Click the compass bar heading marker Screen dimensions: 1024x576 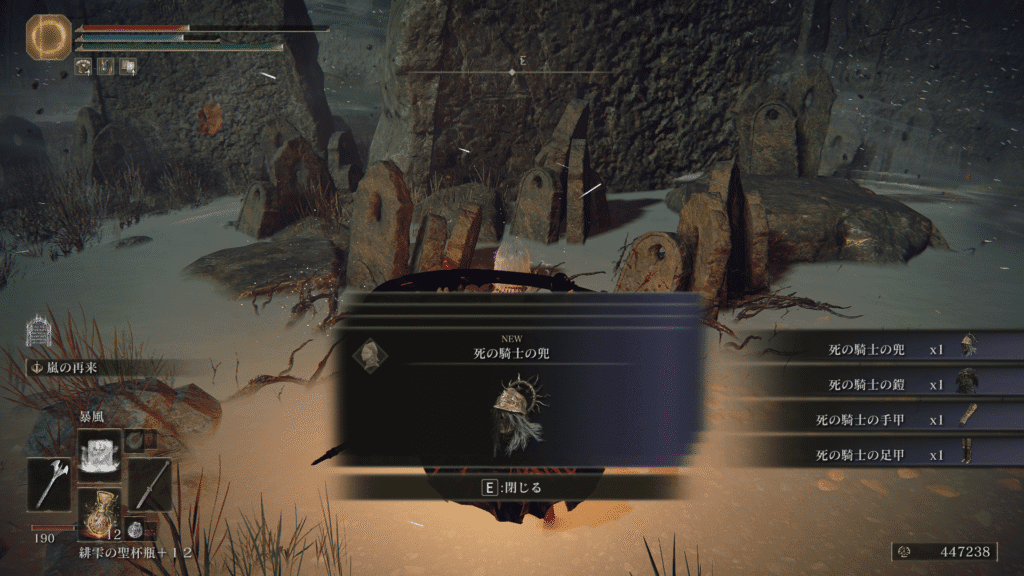click(x=512, y=72)
